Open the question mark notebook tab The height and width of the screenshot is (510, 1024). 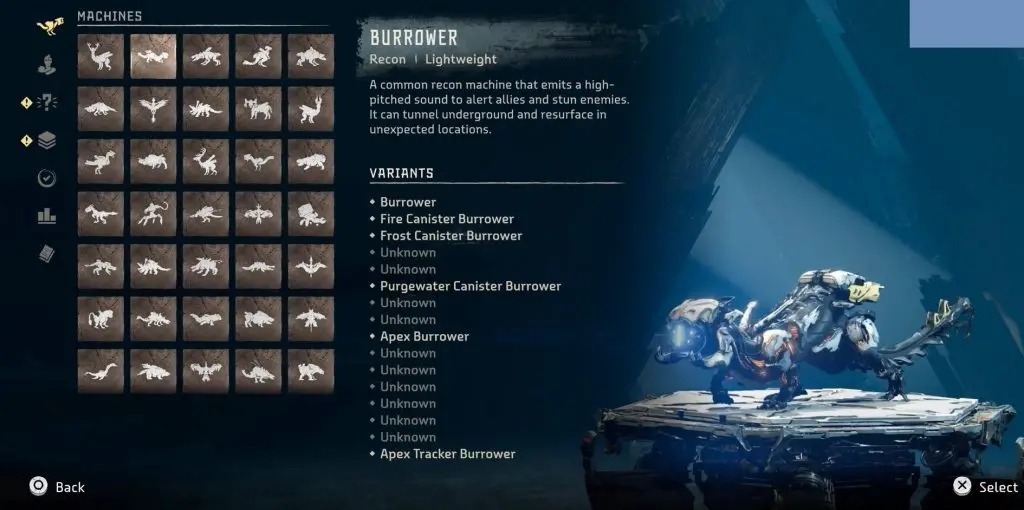46,102
